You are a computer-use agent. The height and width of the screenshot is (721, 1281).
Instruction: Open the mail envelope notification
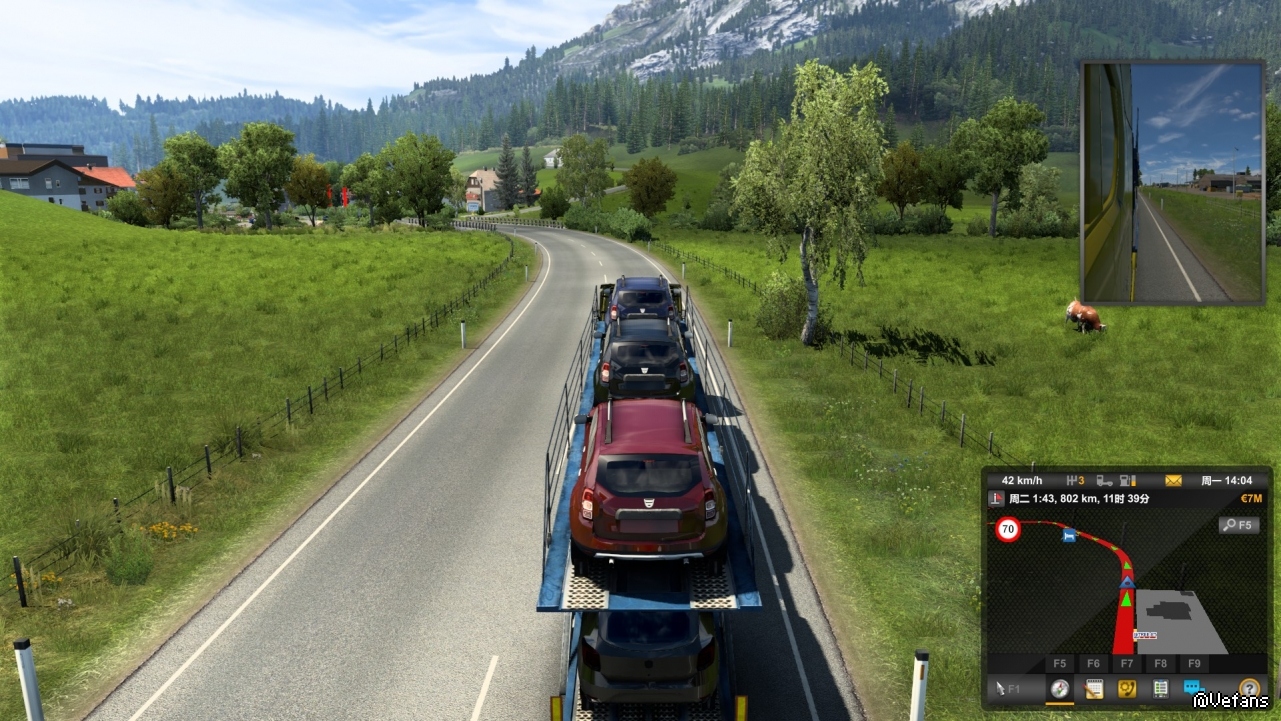point(1173,481)
